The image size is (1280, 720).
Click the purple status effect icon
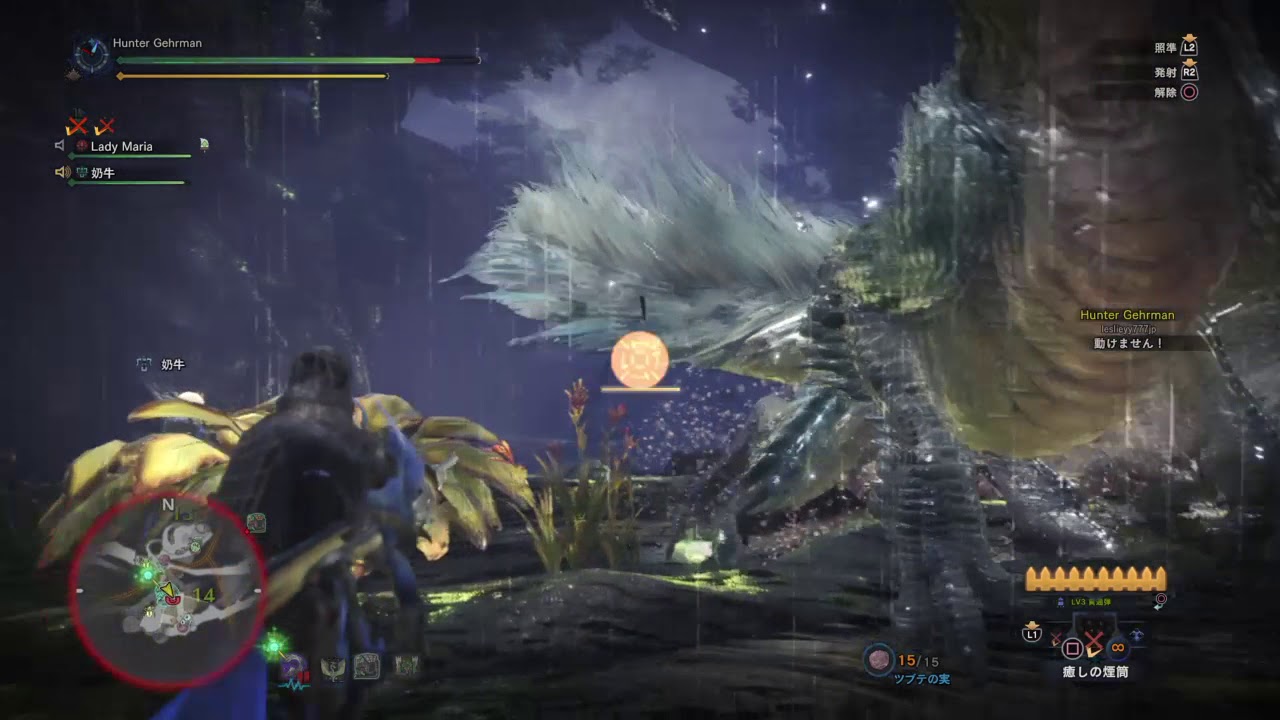point(294,666)
